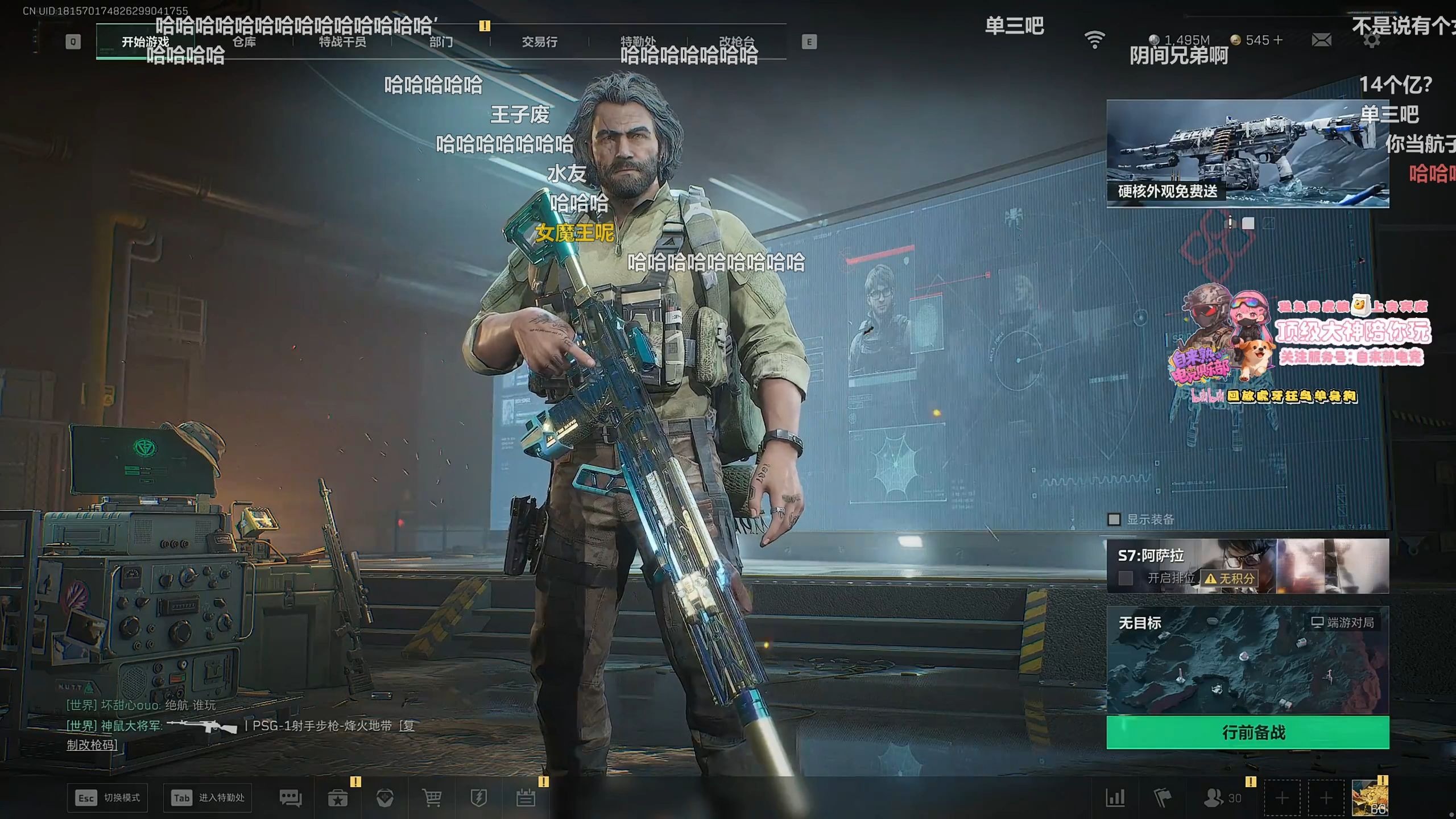This screenshot has width=1456, height=819.
Task: Open the 仓库 (warehouse) tab
Action: 244,42
